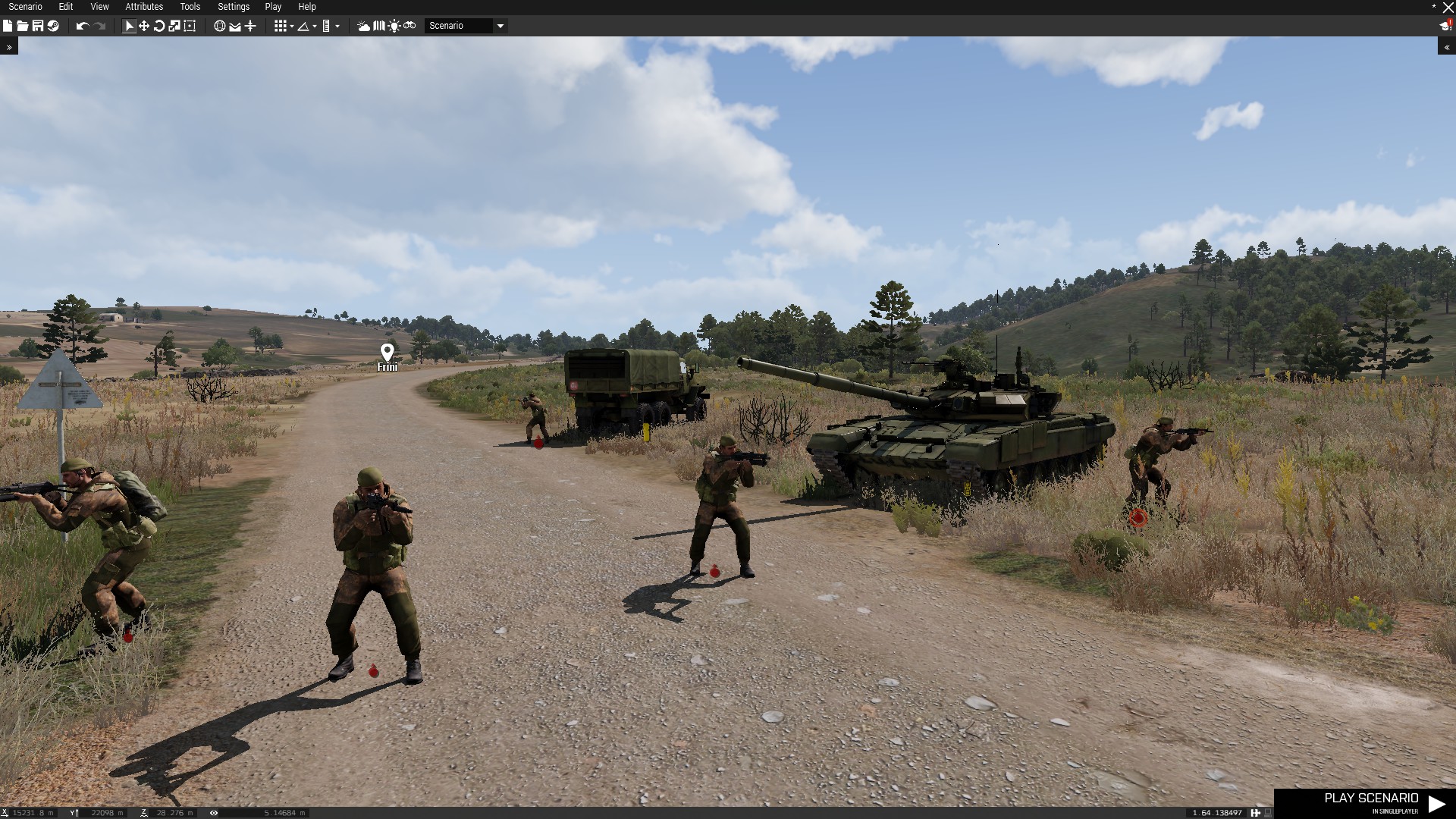Select the move widget tool
The image size is (1456, 819).
[144, 26]
